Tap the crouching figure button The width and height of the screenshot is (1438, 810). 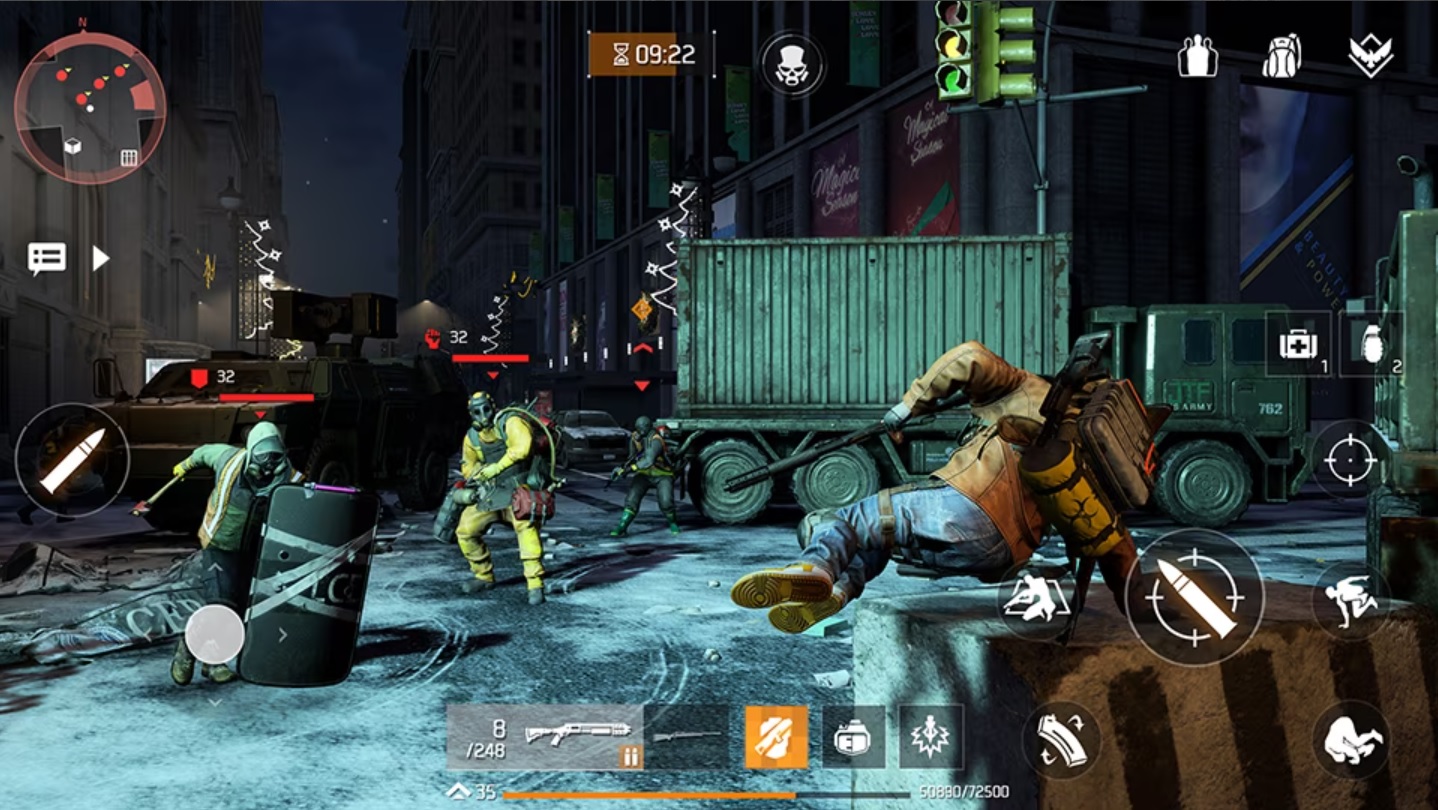pos(1351,739)
